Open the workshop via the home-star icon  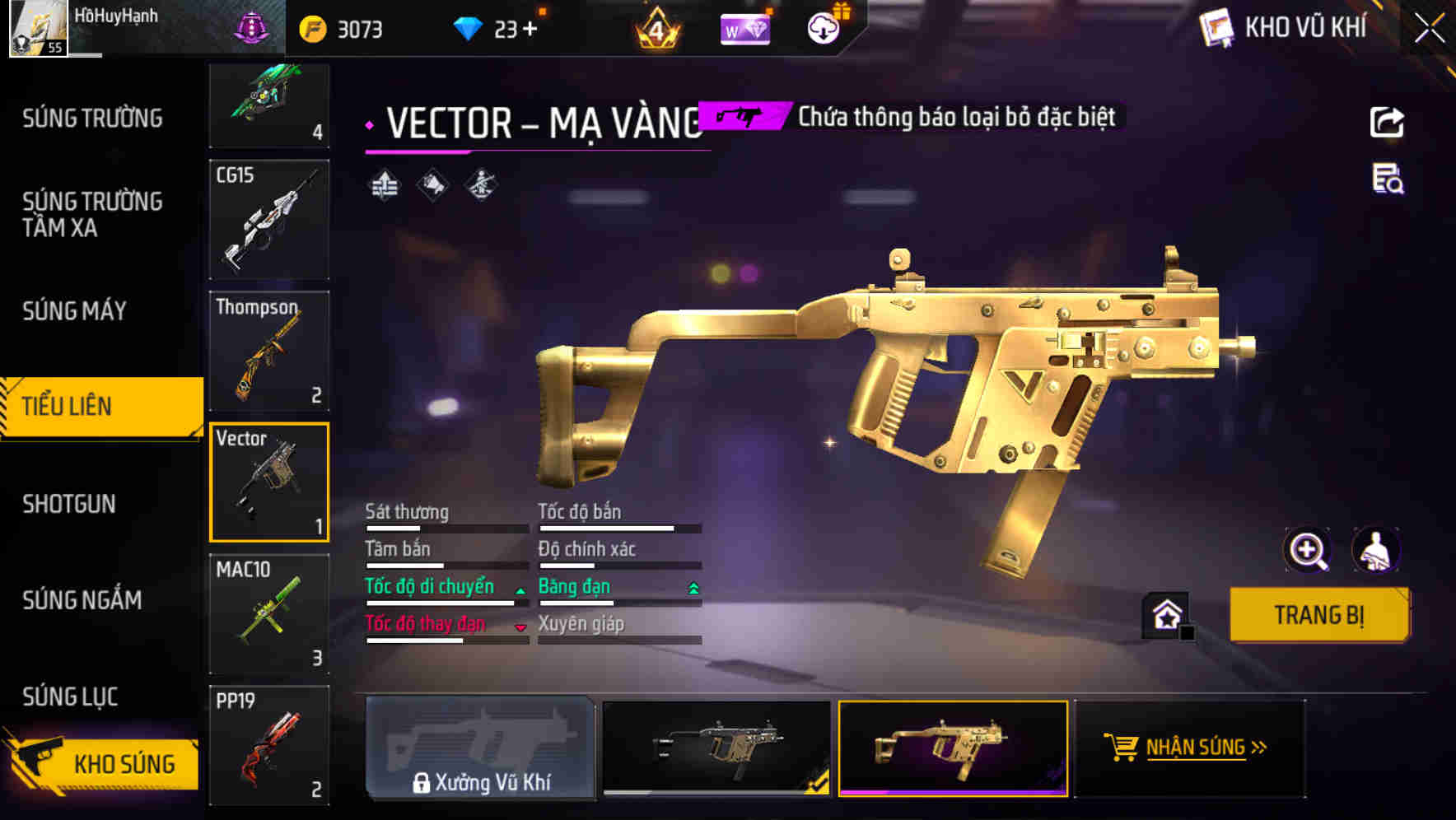click(1166, 614)
